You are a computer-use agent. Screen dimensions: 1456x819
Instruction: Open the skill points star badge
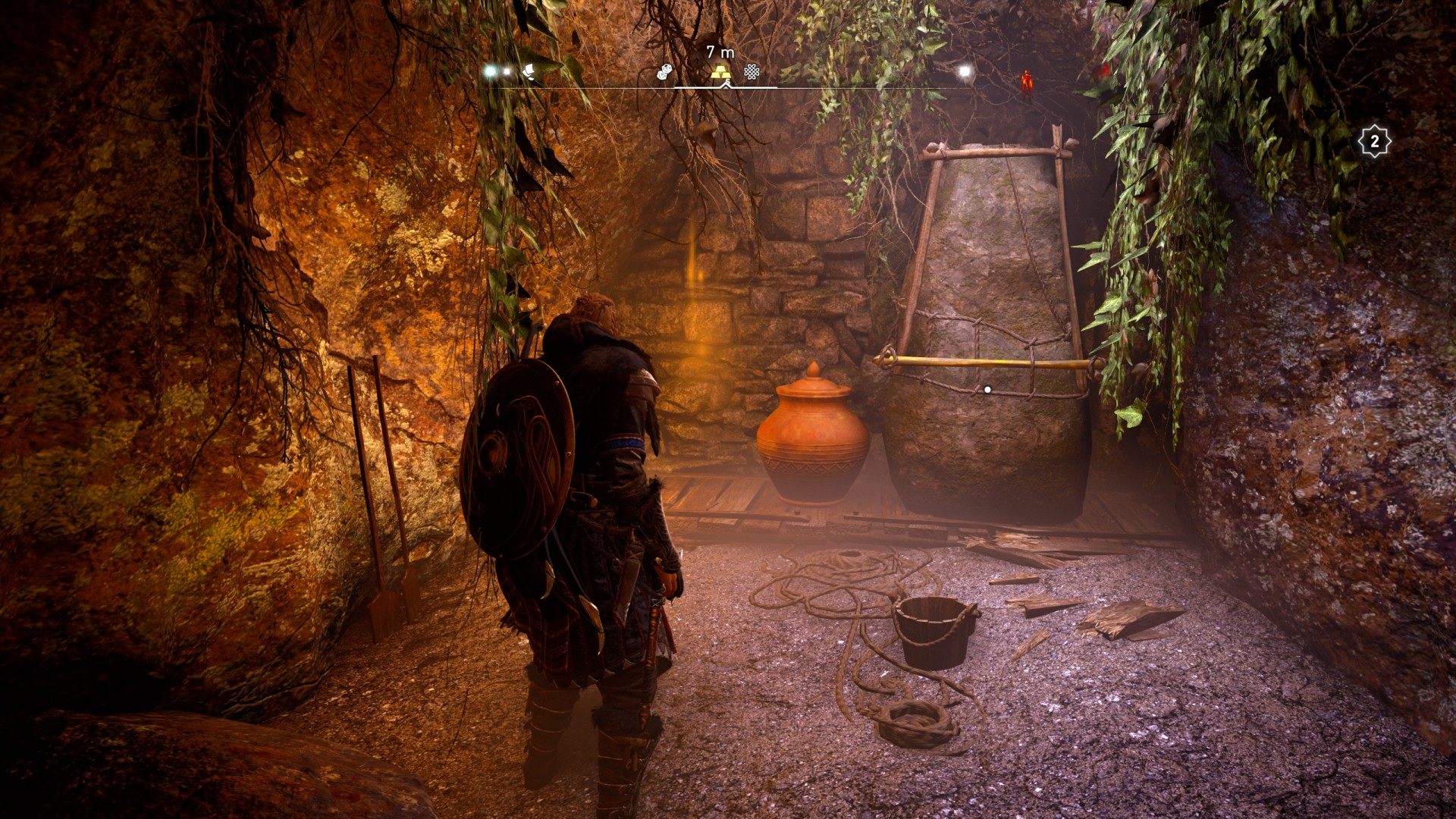tap(1374, 142)
